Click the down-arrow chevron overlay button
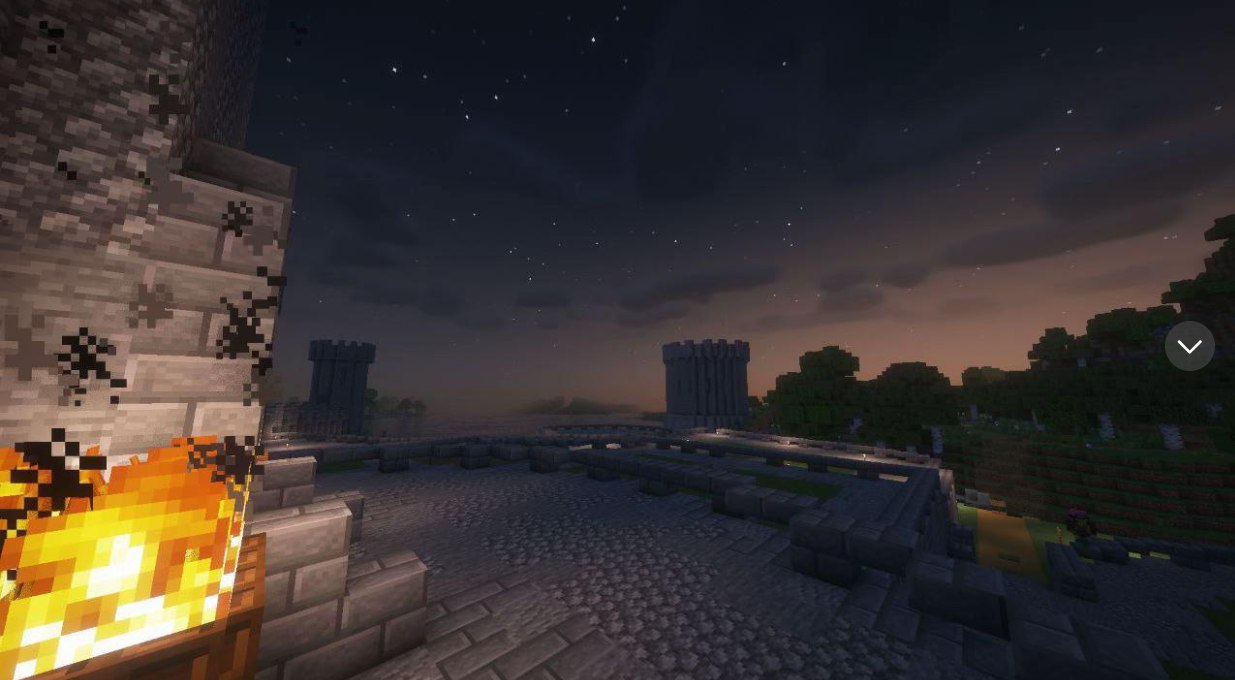Image resolution: width=1235 pixels, height=680 pixels. coord(1189,346)
